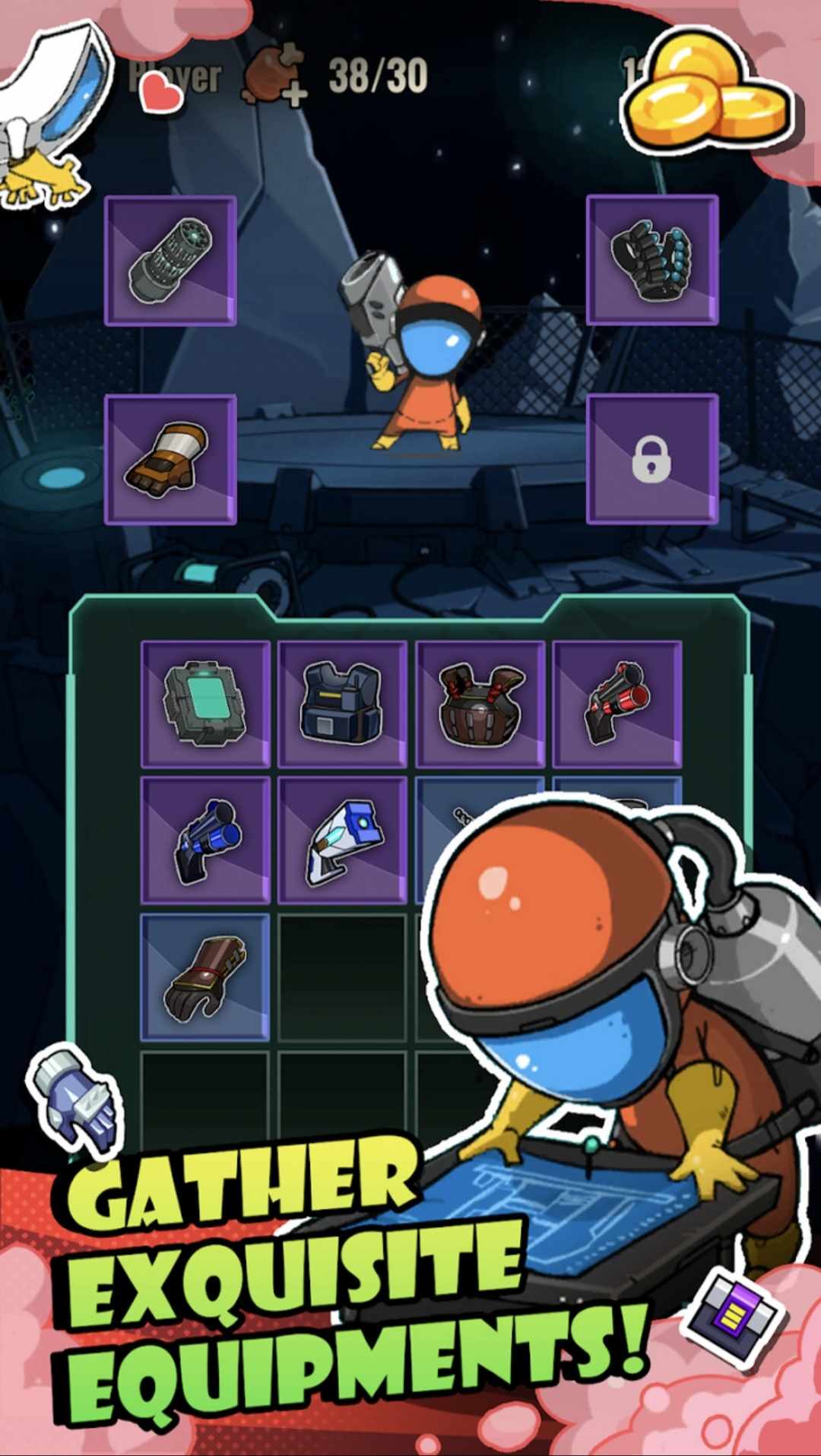
Task: Tap the locked equipment slot
Action: click(652, 460)
